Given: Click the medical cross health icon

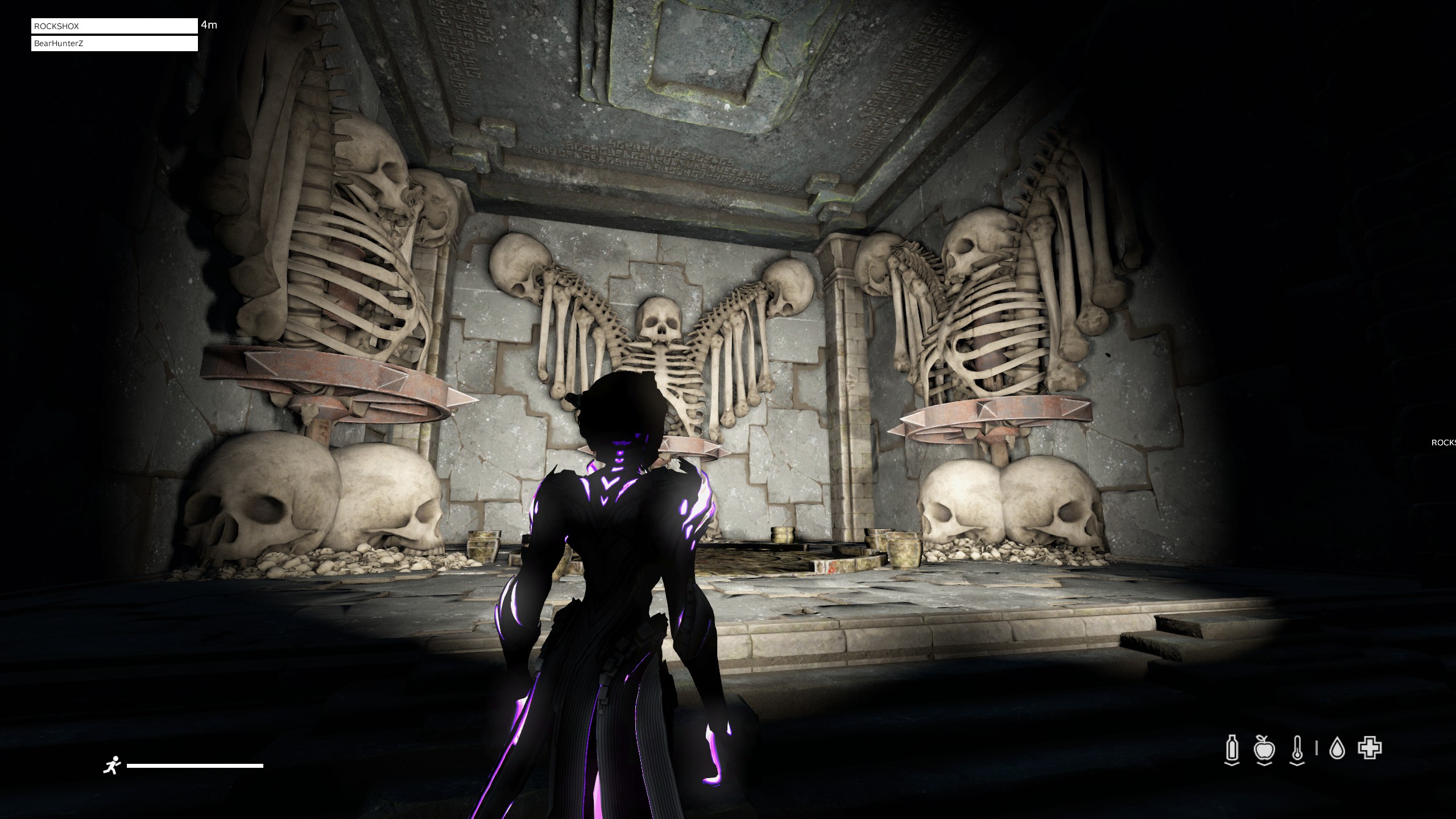Looking at the screenshot, I should click(1370, 748).
